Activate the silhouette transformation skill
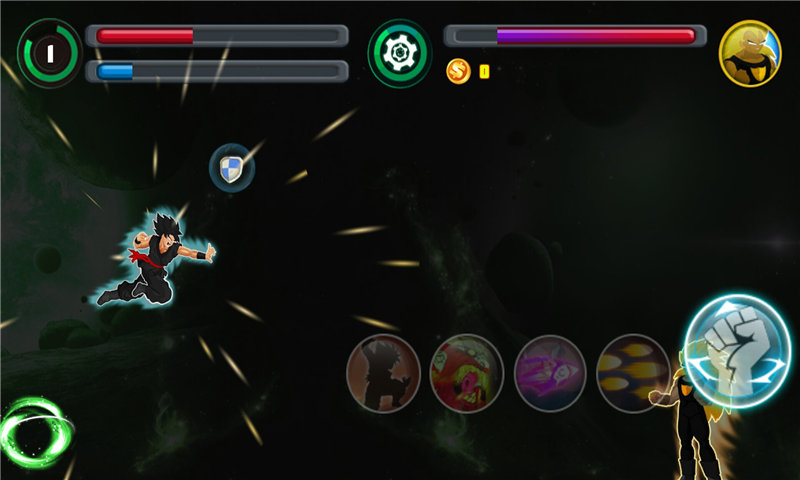 (x=383, y=373)
